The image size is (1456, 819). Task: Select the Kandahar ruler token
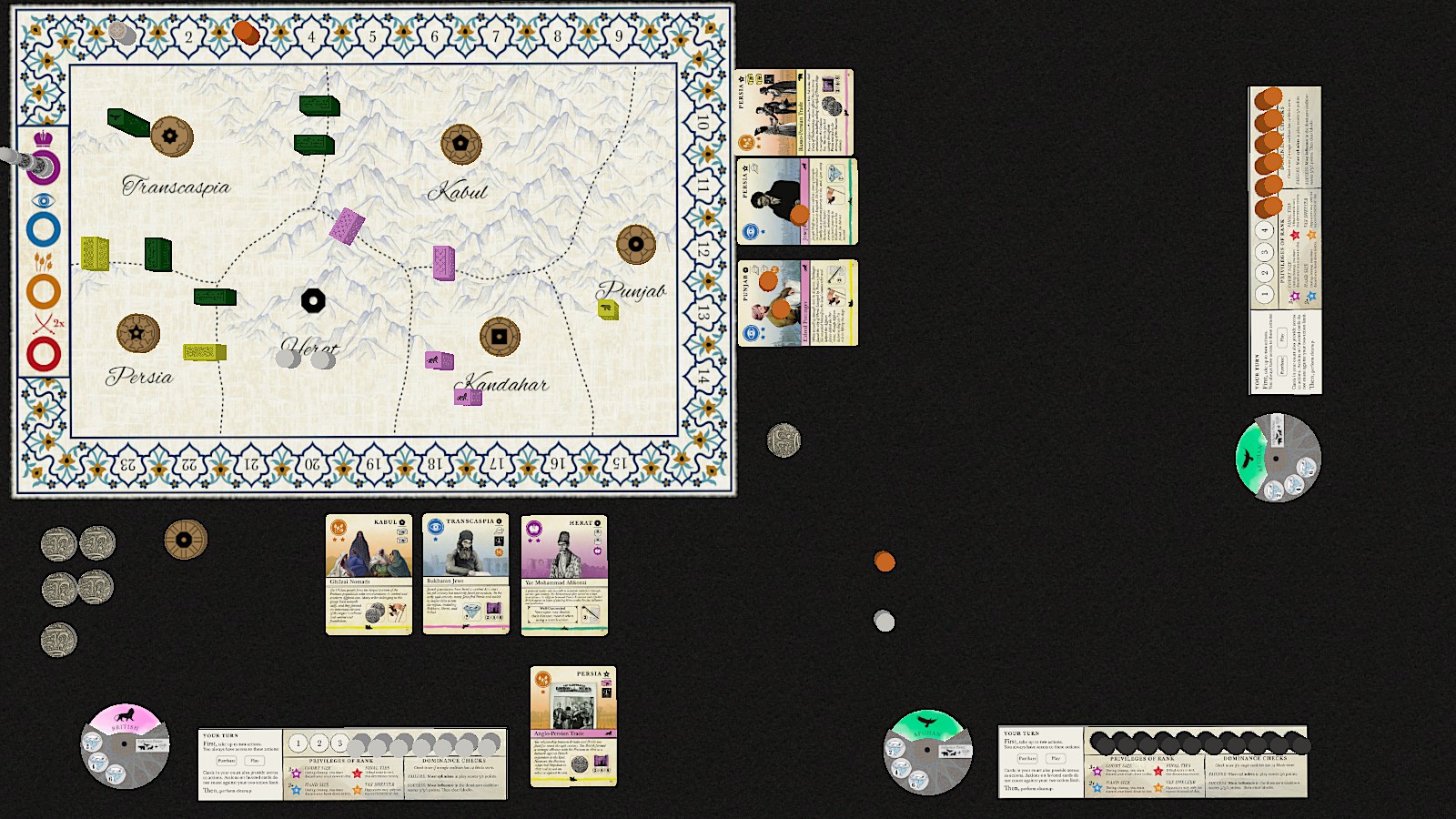[500, 336]
